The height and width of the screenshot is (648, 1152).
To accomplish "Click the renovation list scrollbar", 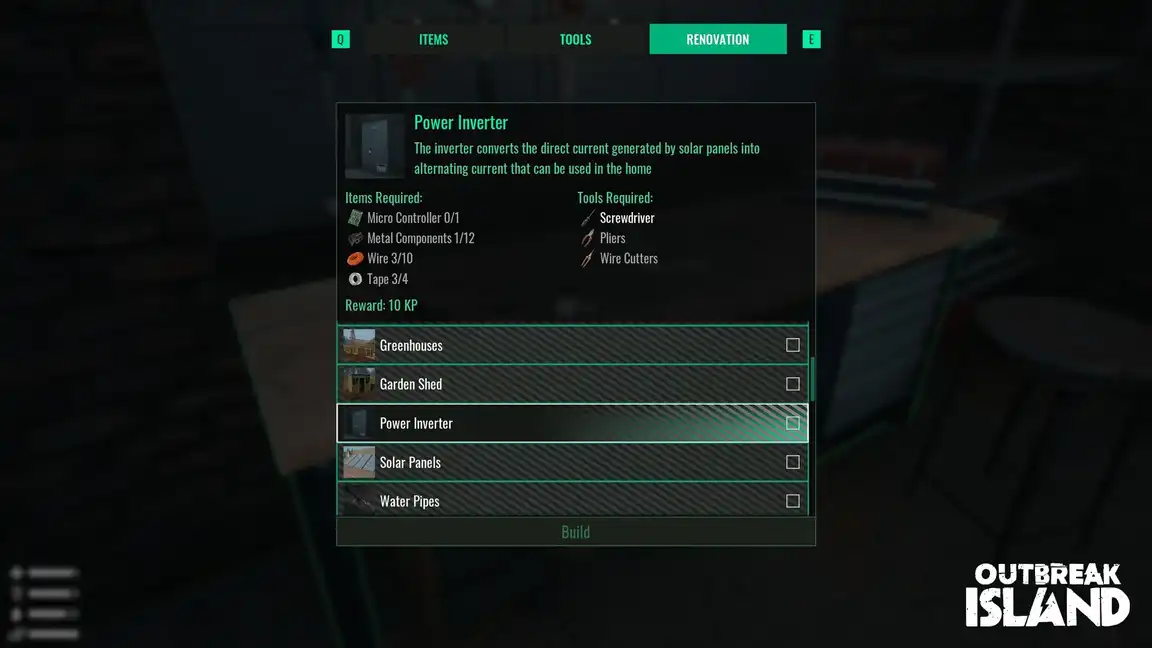I will pos(812,380).
